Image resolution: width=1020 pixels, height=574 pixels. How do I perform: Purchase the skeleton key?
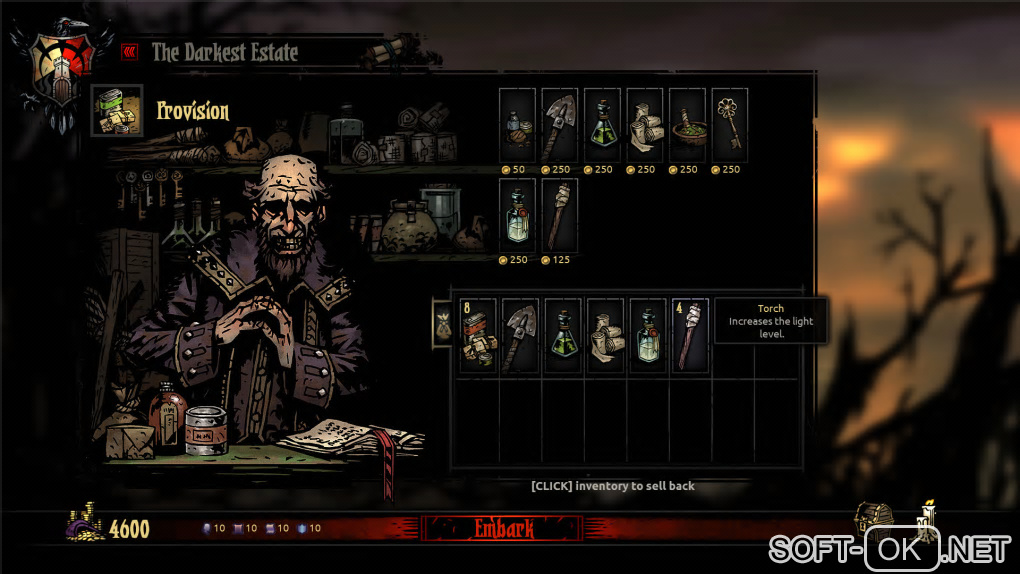730,124
